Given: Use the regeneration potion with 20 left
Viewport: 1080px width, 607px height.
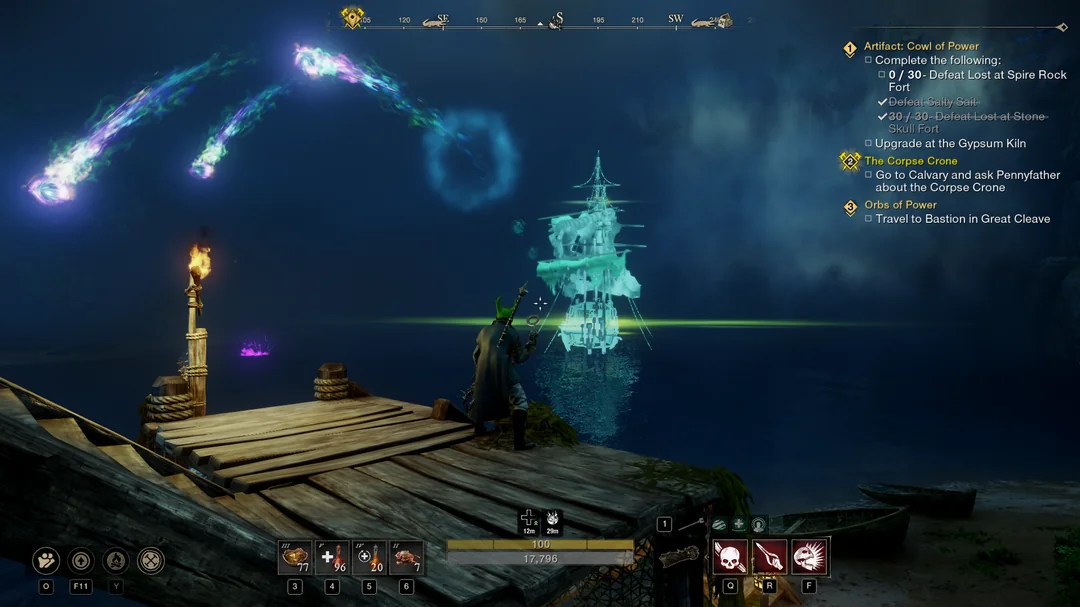Looking at the screenshot, I should pyautogui.click(x=369, y=558).
